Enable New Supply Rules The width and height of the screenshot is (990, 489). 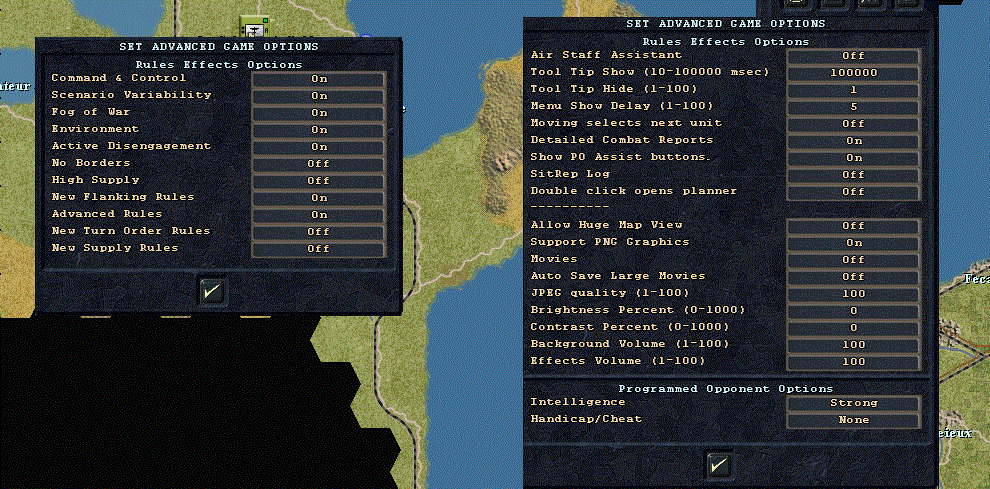(318, 248)
